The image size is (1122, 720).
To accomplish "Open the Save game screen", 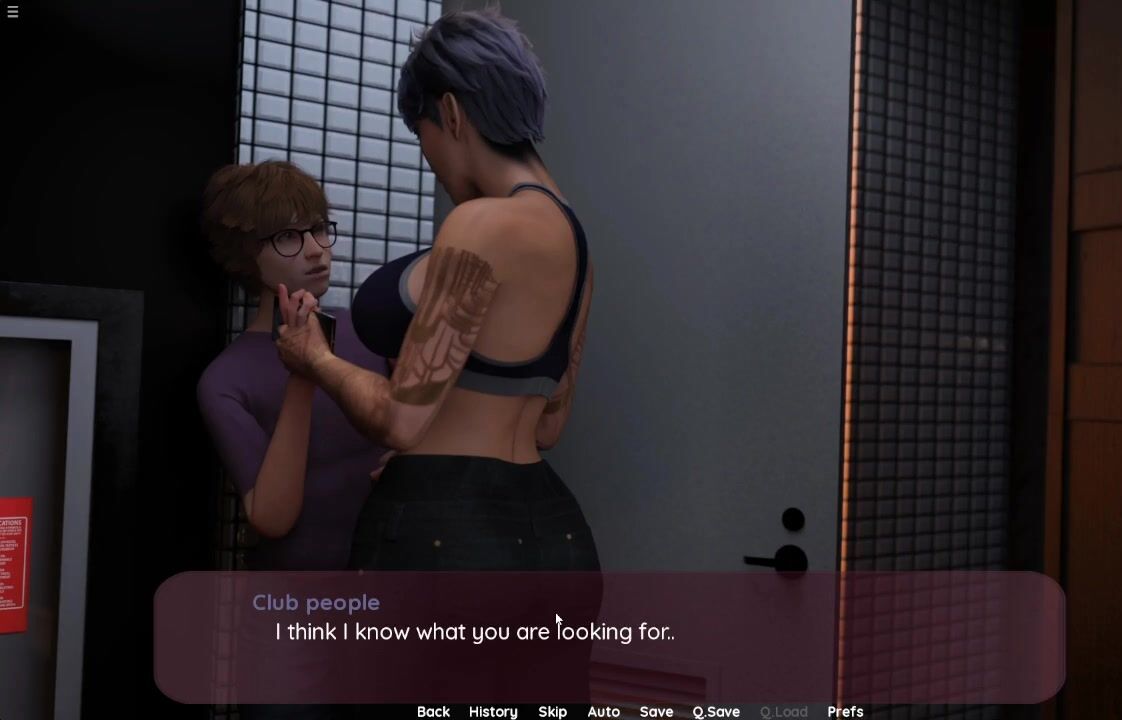I will coord(656,711).
